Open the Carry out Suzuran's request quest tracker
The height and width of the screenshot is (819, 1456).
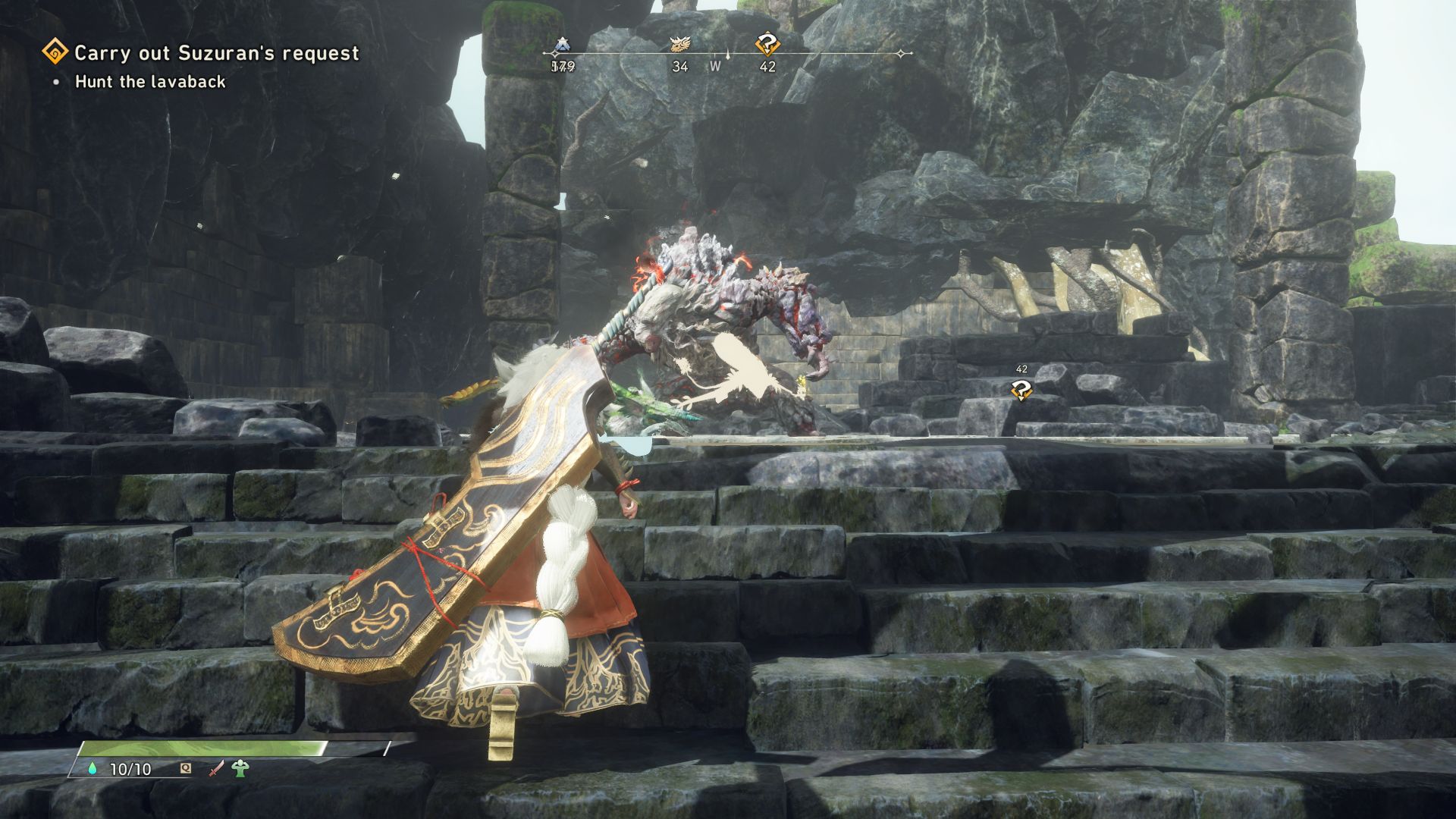pyautogui.click(x=216, y=53)
